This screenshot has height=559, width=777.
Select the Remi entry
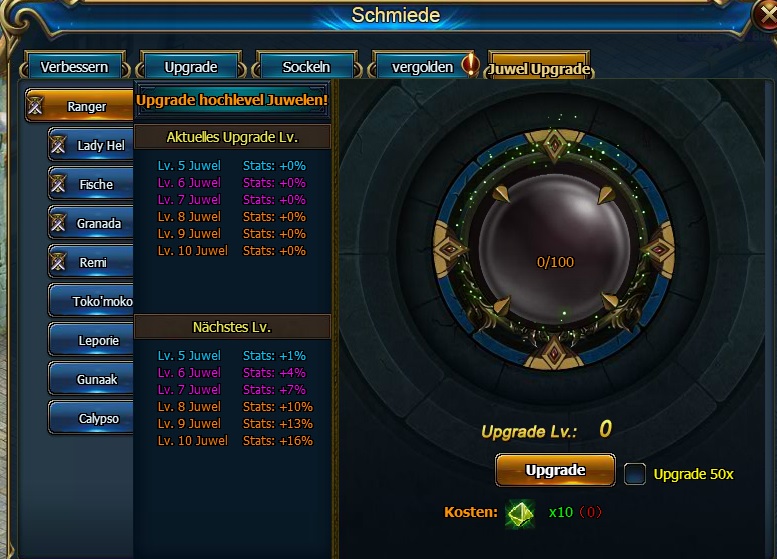coord(92,262)
